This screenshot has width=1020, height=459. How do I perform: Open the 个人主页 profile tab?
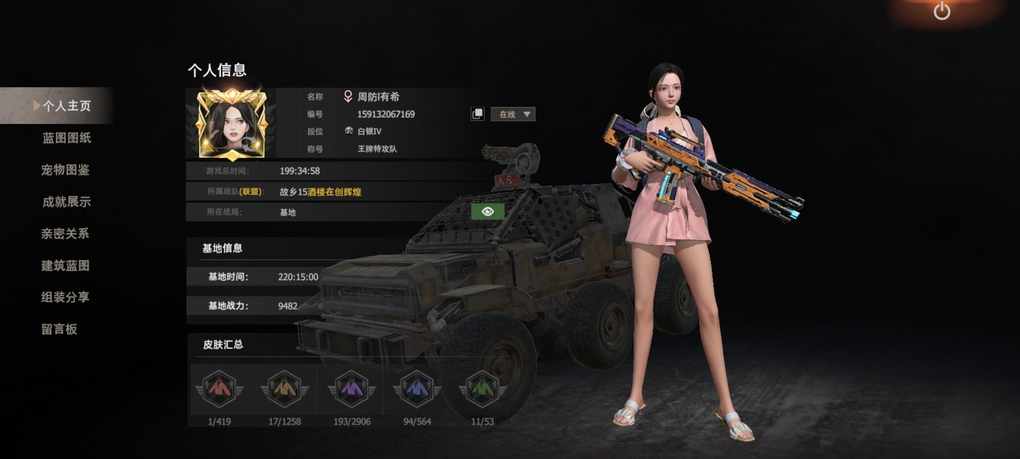tap(66, 105)
